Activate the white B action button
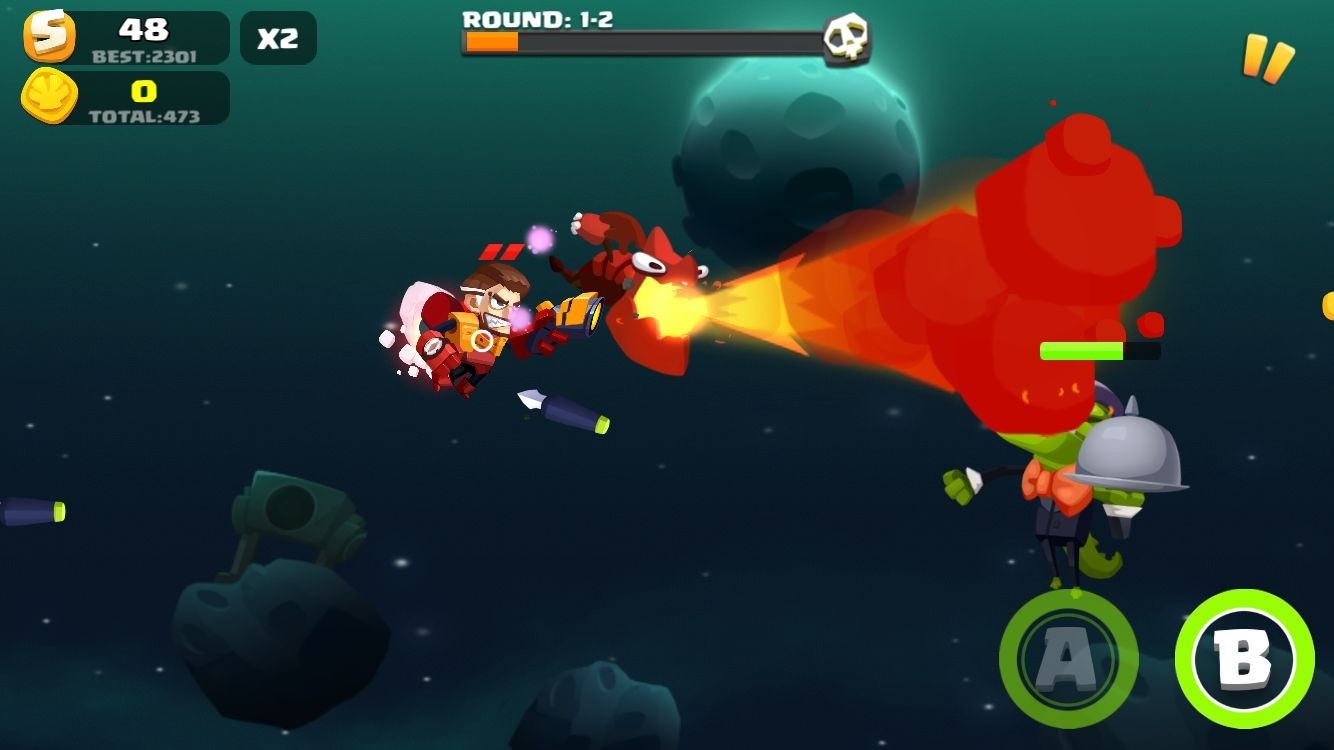Image resolution: width=1334 pixels, height=750 pixels. 1244,659
